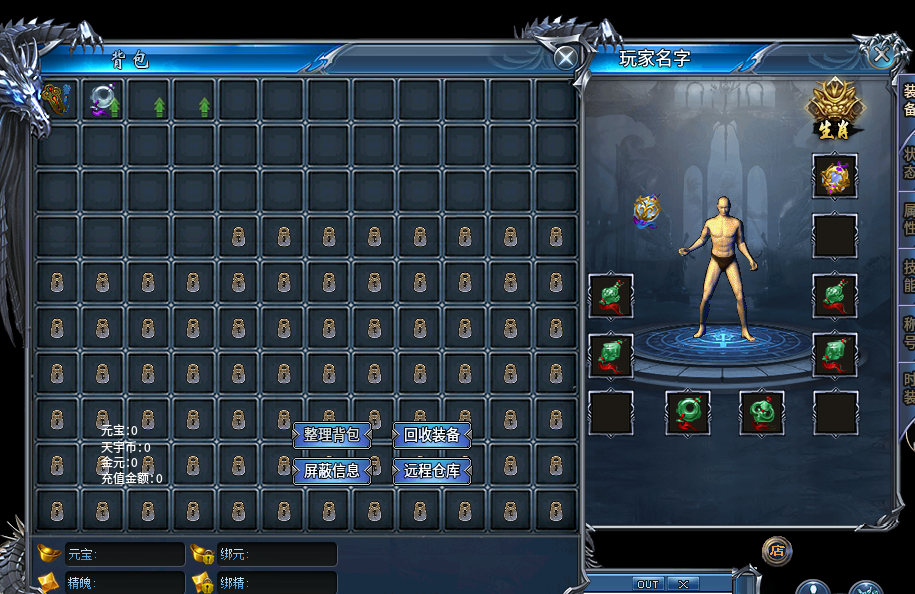Show the 技能 skills tab

pyautogui.click(x=908, y=275)
